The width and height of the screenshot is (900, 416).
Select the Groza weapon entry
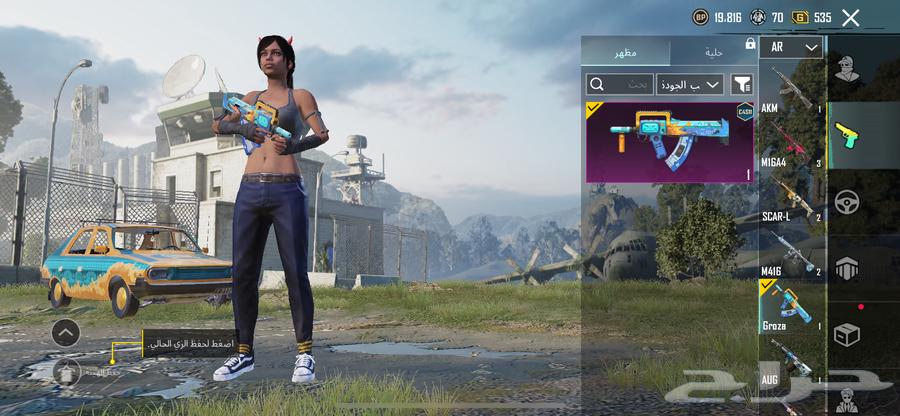(x=791, y=305)
